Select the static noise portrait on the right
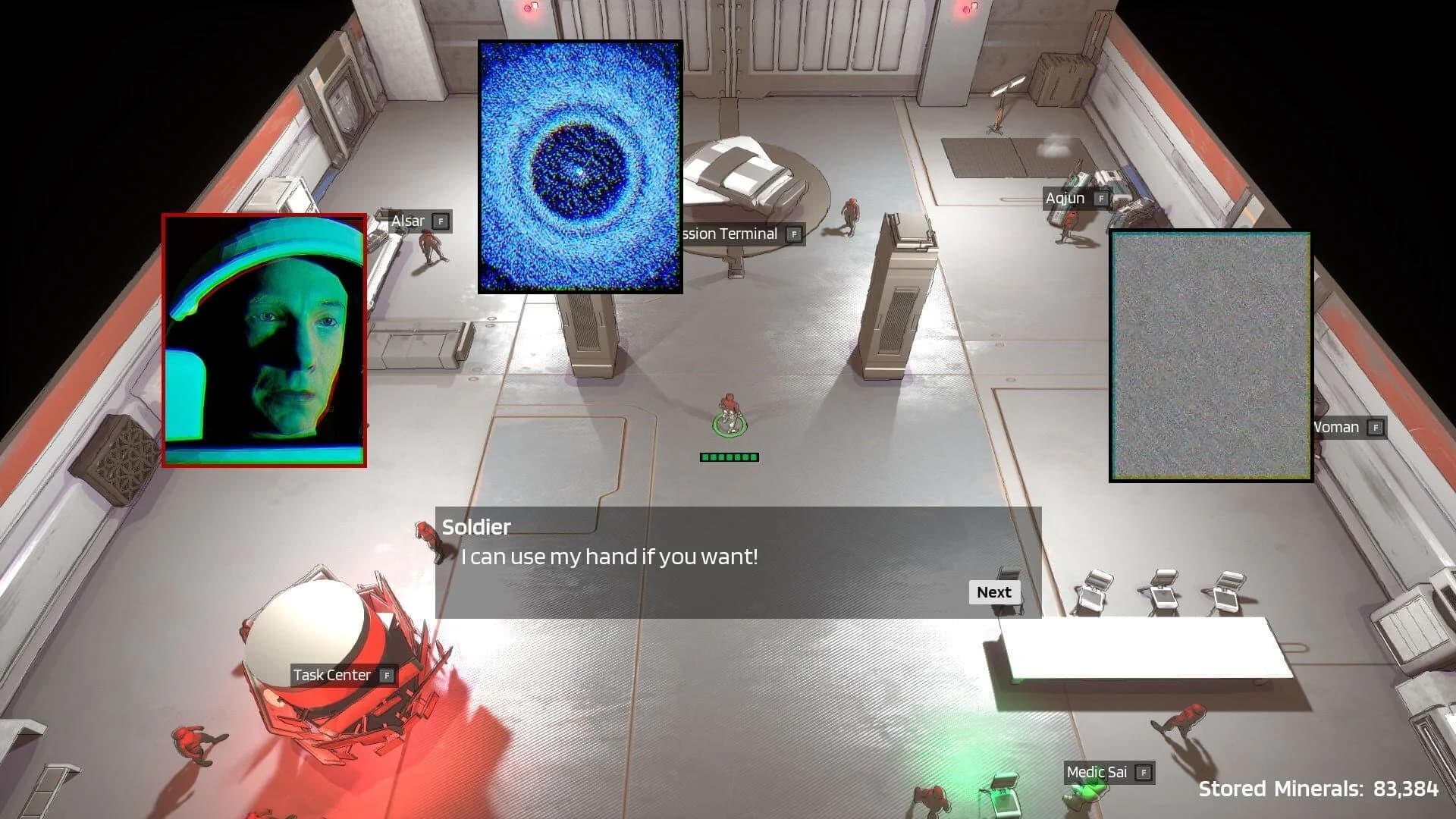This screenshot has height=819, width=1456. (1210, 356)
